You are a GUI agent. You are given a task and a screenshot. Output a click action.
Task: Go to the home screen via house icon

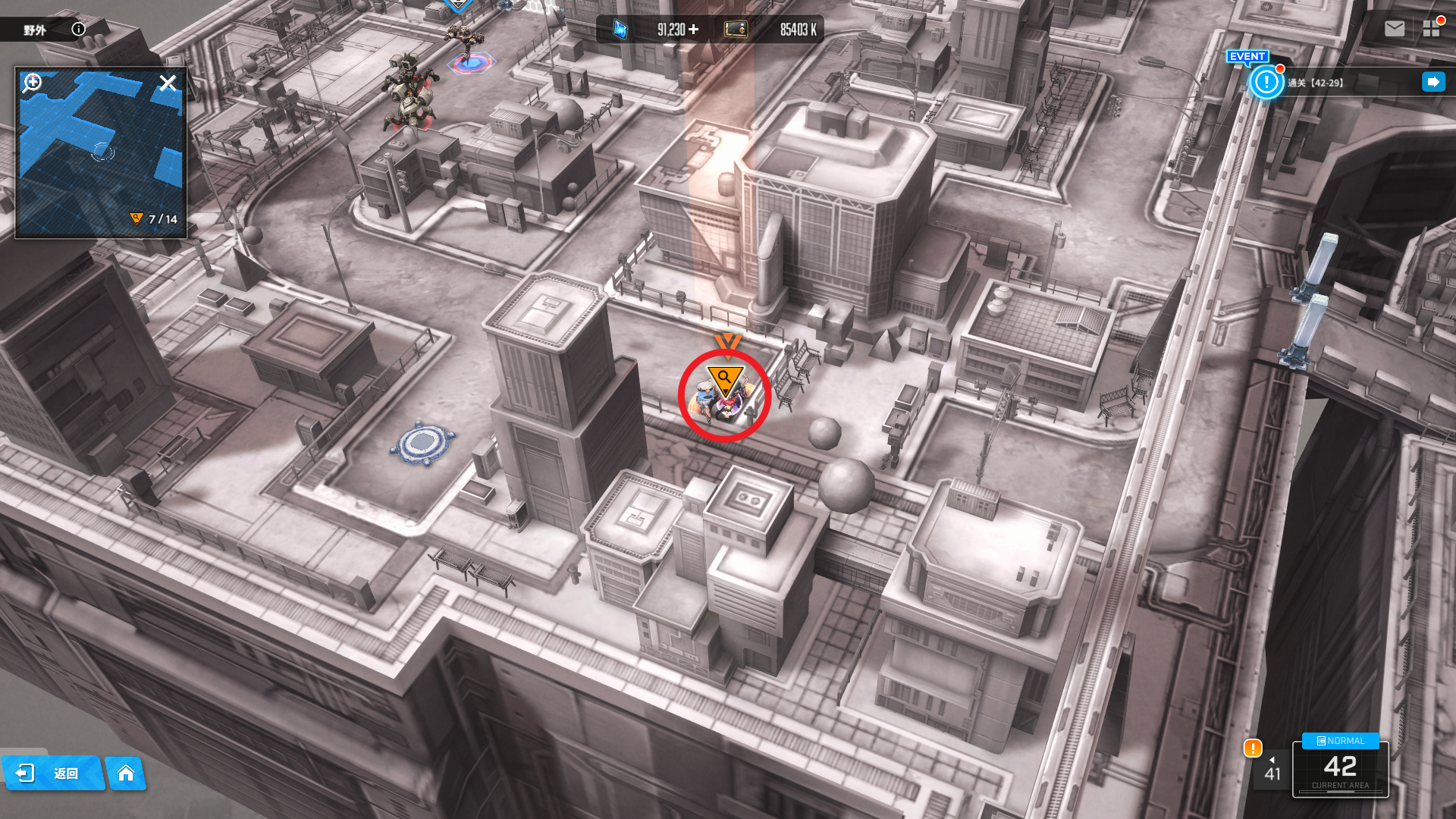126,773
